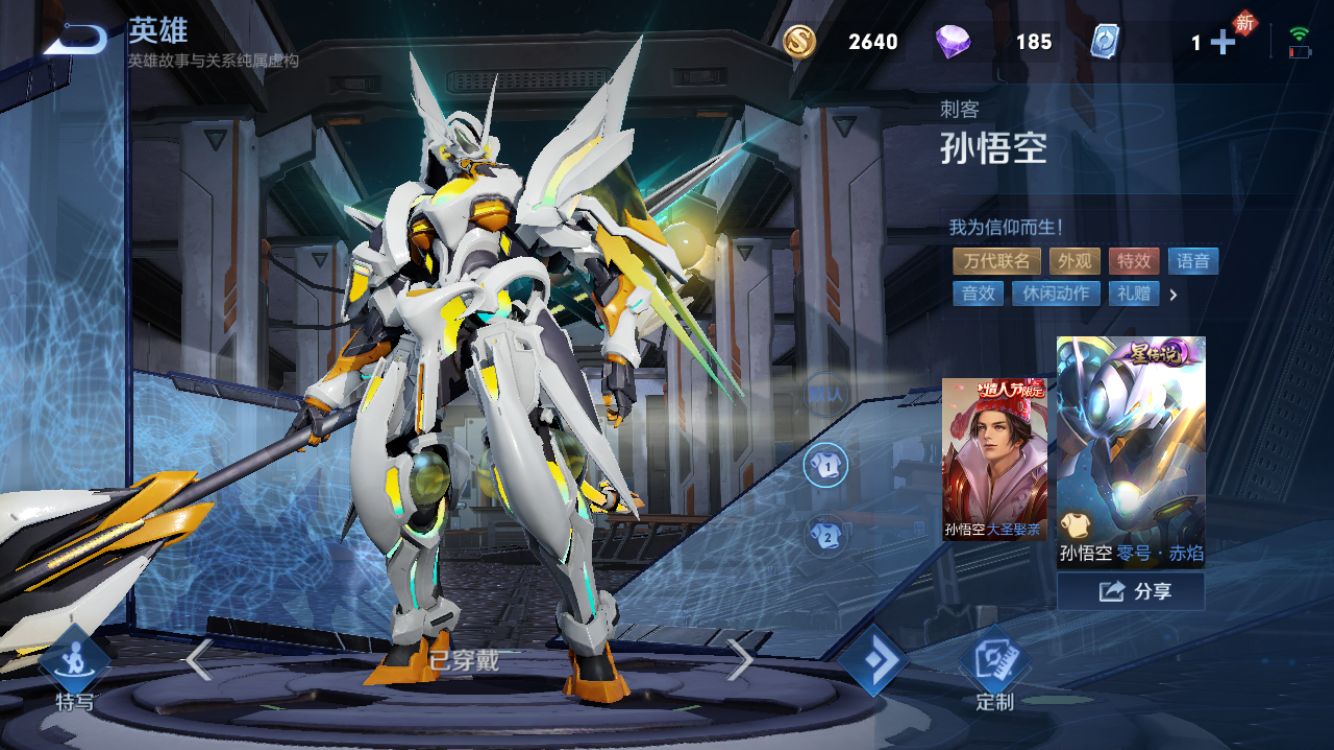Choose color variant number 2

825,533
